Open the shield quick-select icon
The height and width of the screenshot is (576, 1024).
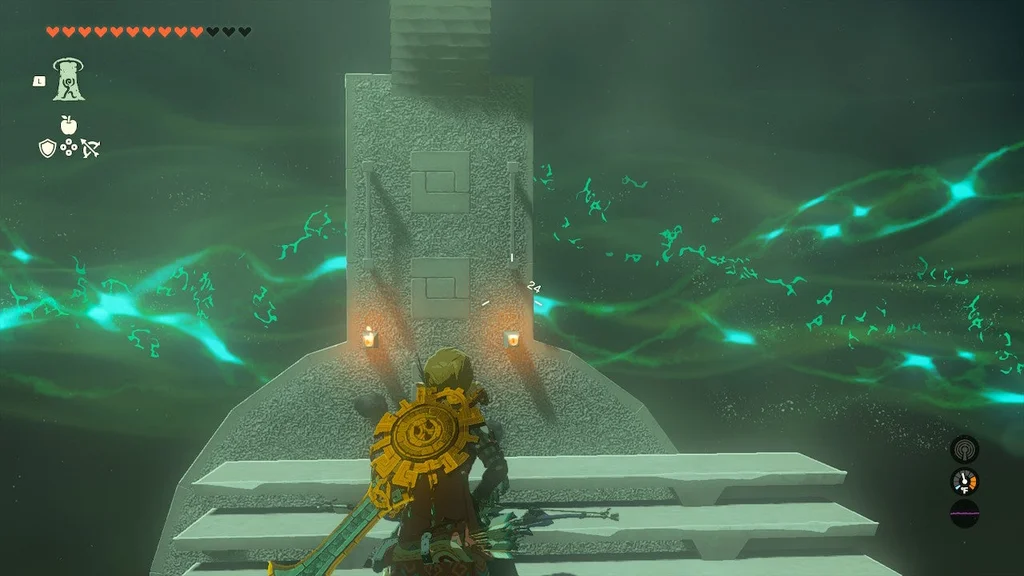click(46, 149)
